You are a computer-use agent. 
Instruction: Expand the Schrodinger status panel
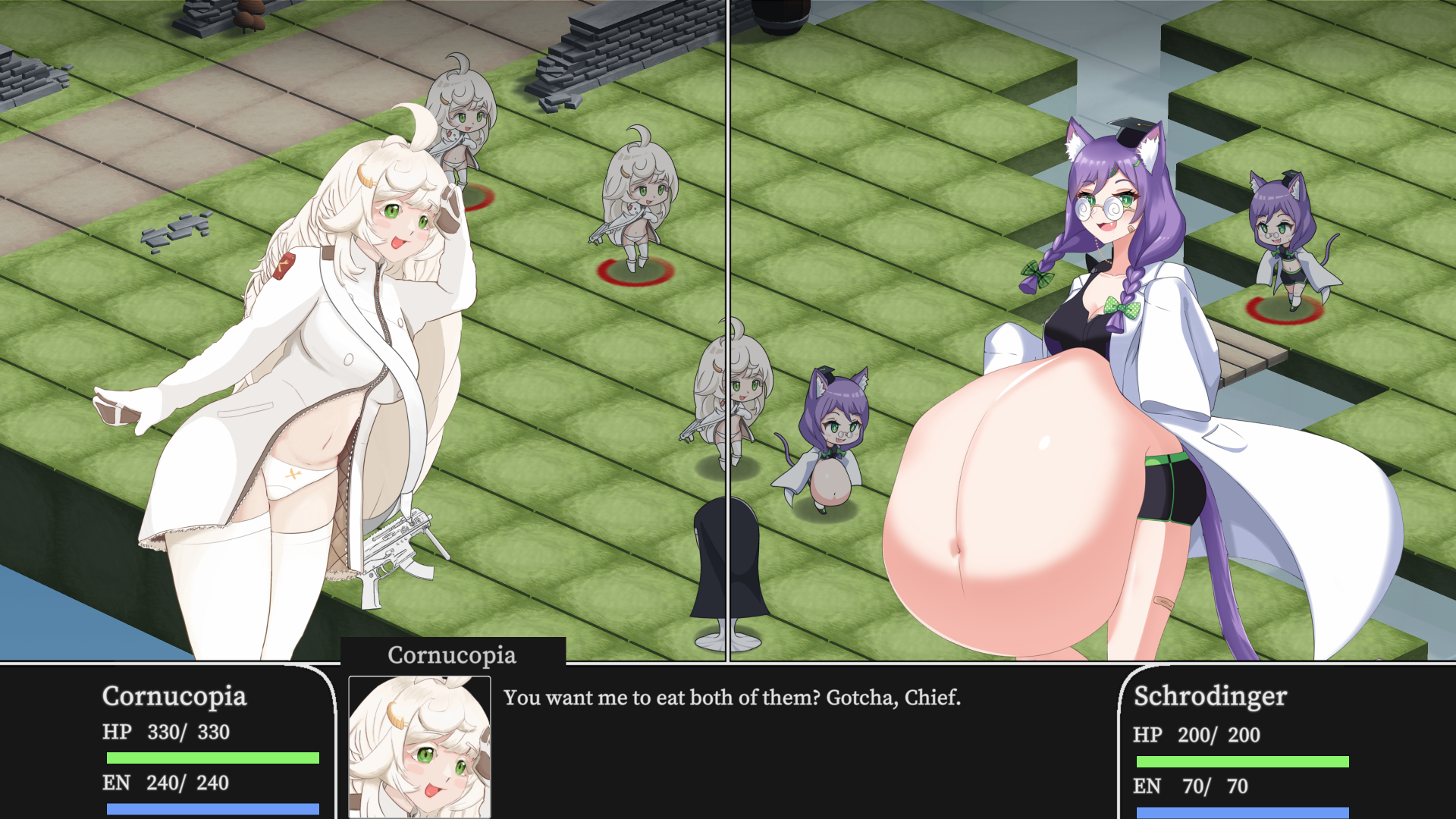point(1251,739)
